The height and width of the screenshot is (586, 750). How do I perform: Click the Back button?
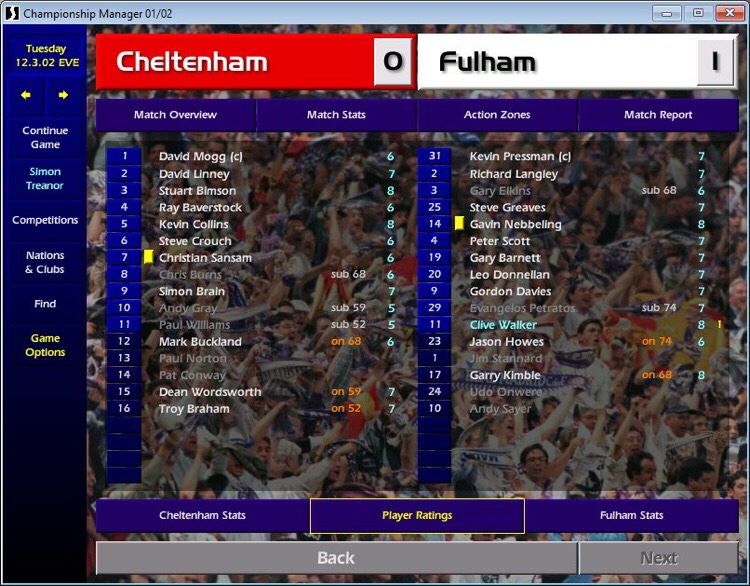click(336, 558)
